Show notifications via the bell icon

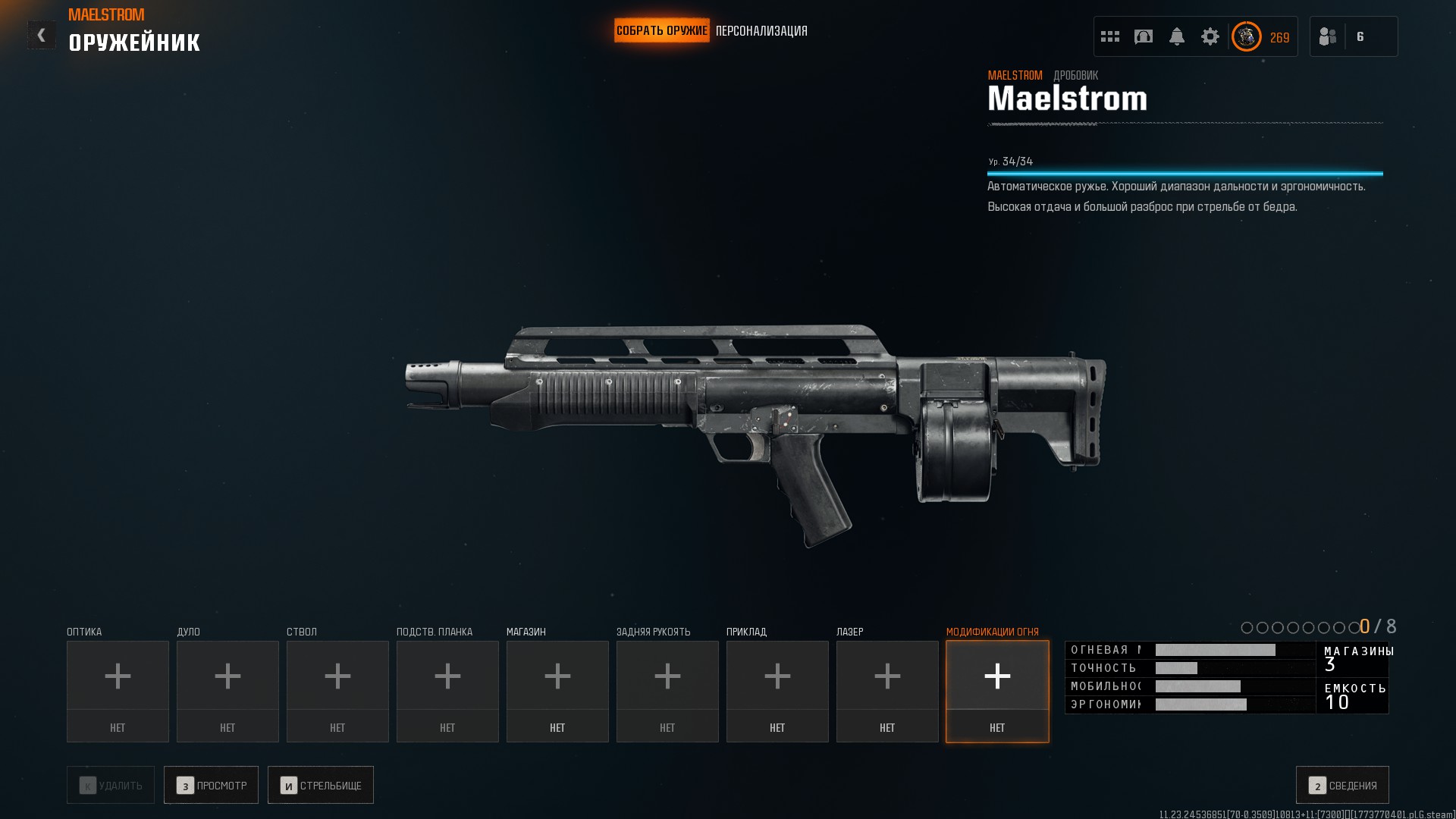tap(1177, 36)
